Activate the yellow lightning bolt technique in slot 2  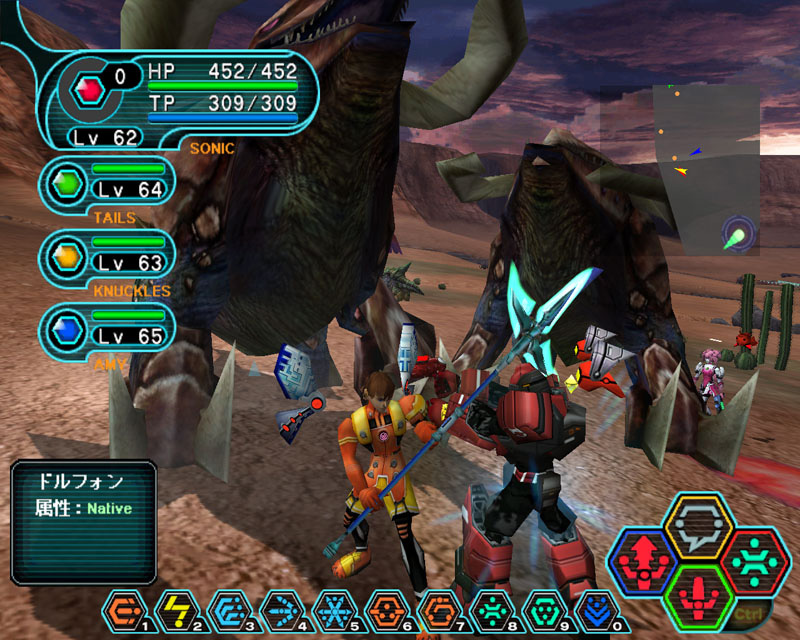pos(174,609)
